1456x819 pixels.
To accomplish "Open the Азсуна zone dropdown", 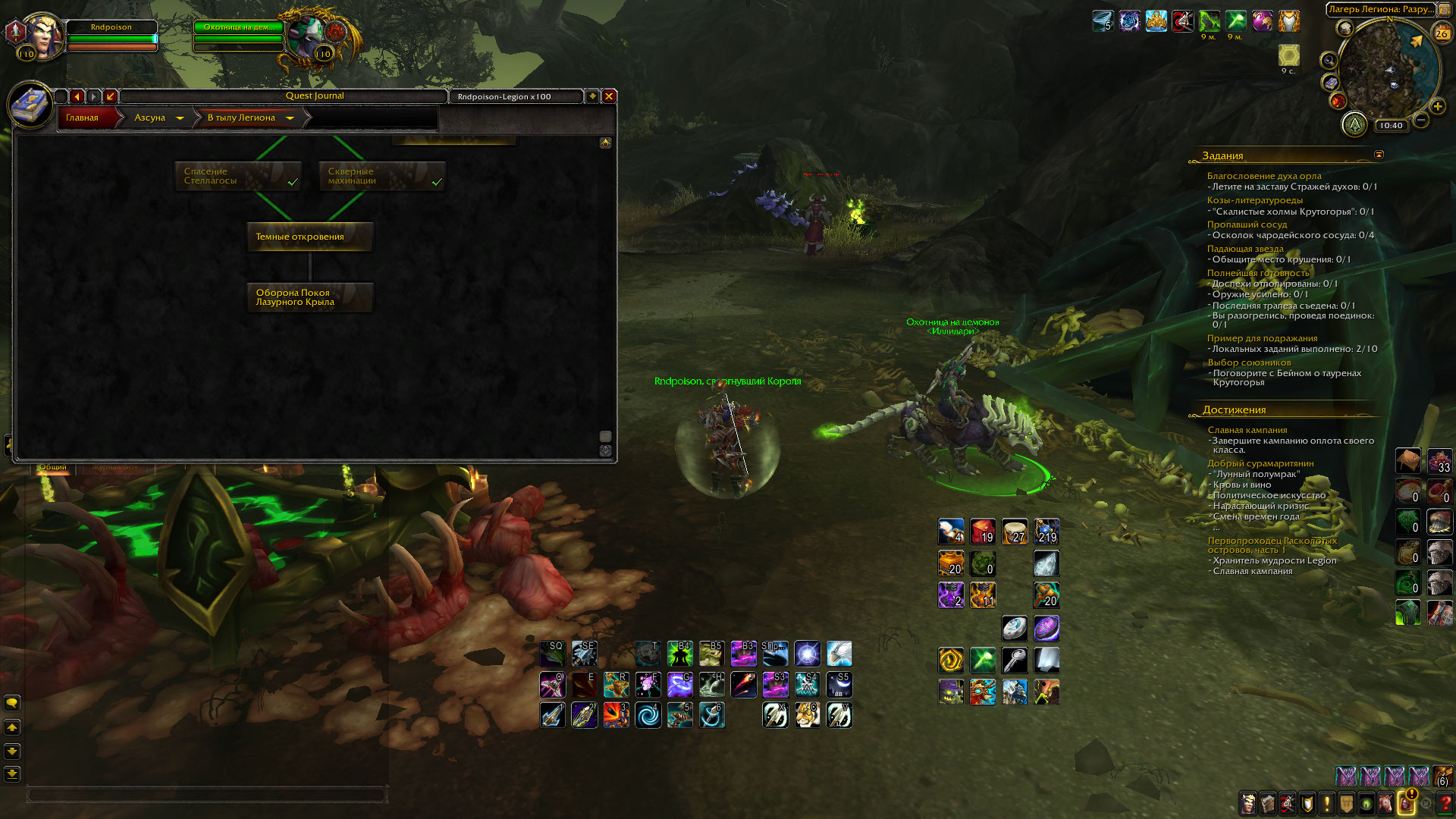I will (179, 118).
